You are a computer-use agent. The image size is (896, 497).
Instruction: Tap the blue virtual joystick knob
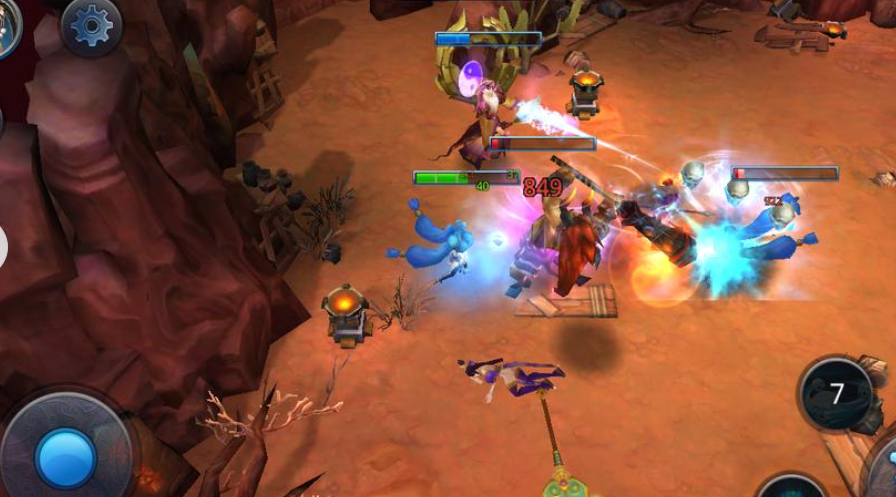pyautogui.click(x=65, y=458)
